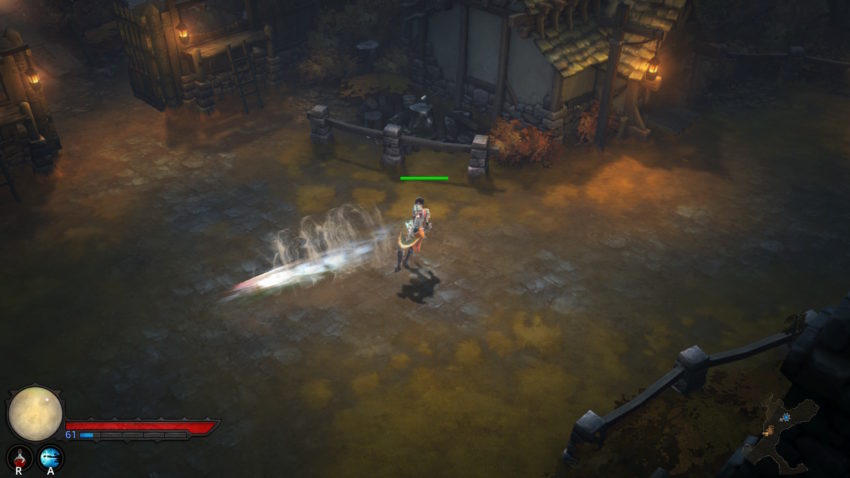This screenshot has width=850, height=478.
Task: Use the red health potion icon
Action: [x=19, y=456]
